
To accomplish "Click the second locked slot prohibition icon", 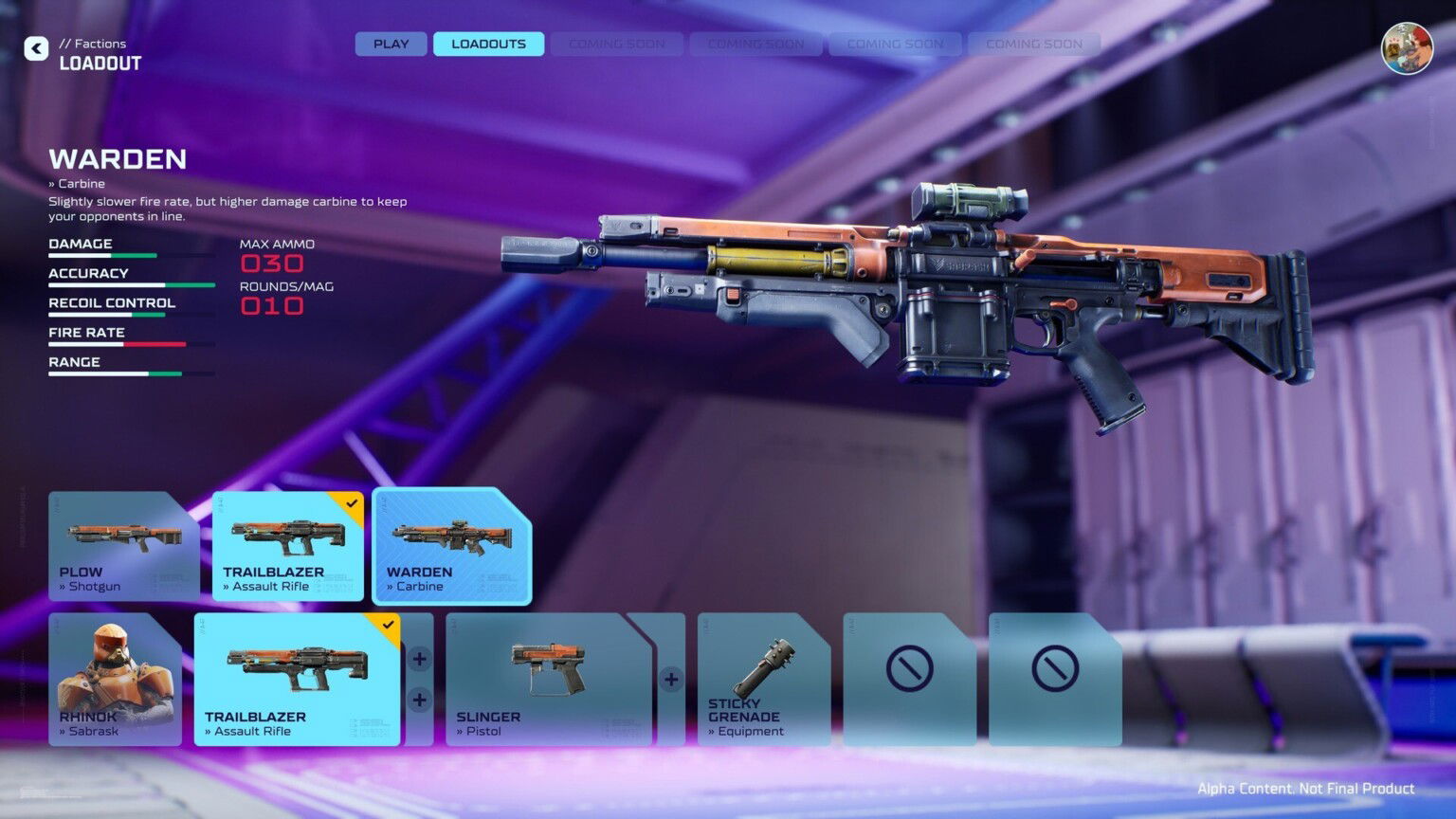I will click(1054, 668).
